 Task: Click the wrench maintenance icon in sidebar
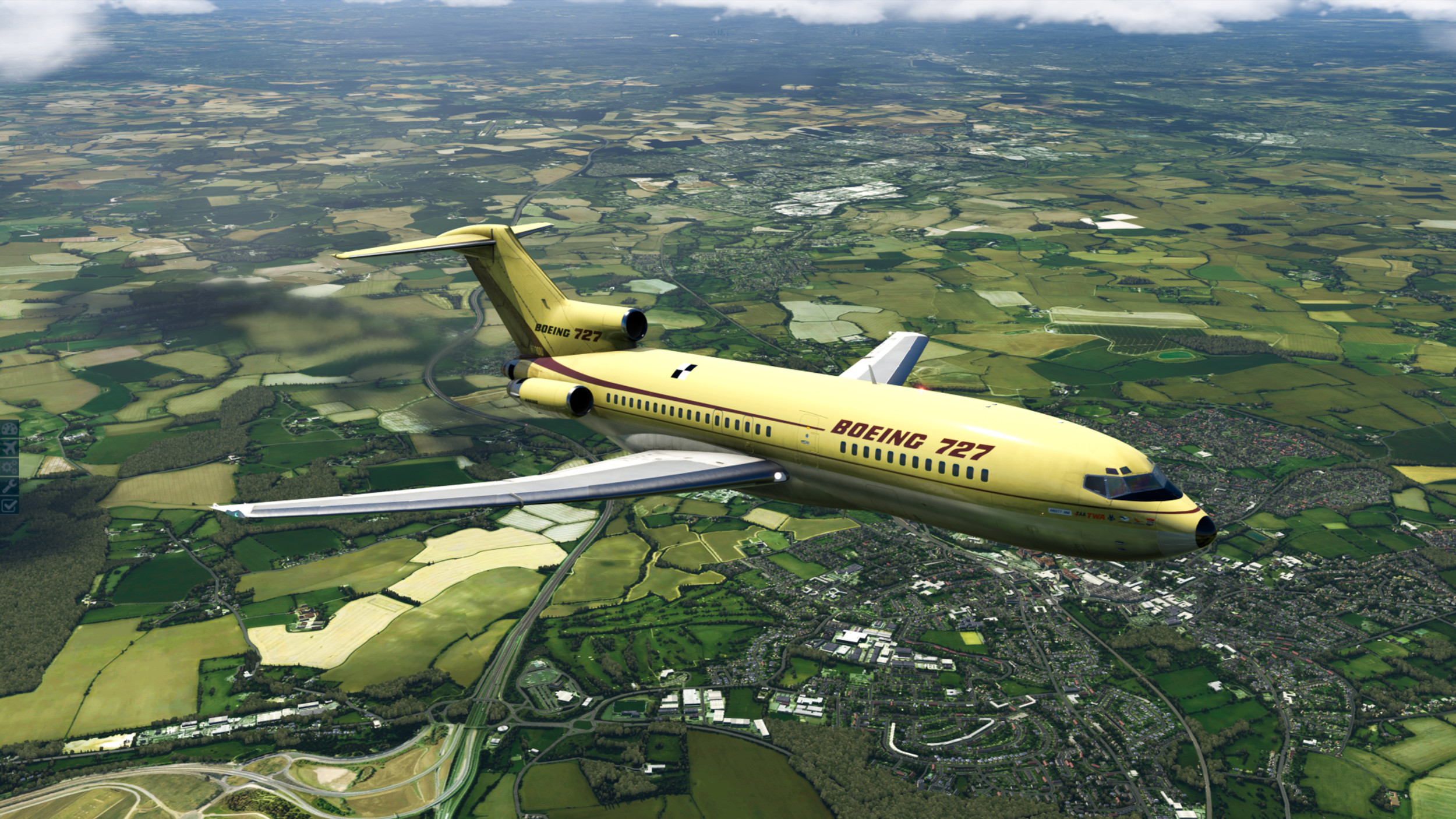[9, 485]
